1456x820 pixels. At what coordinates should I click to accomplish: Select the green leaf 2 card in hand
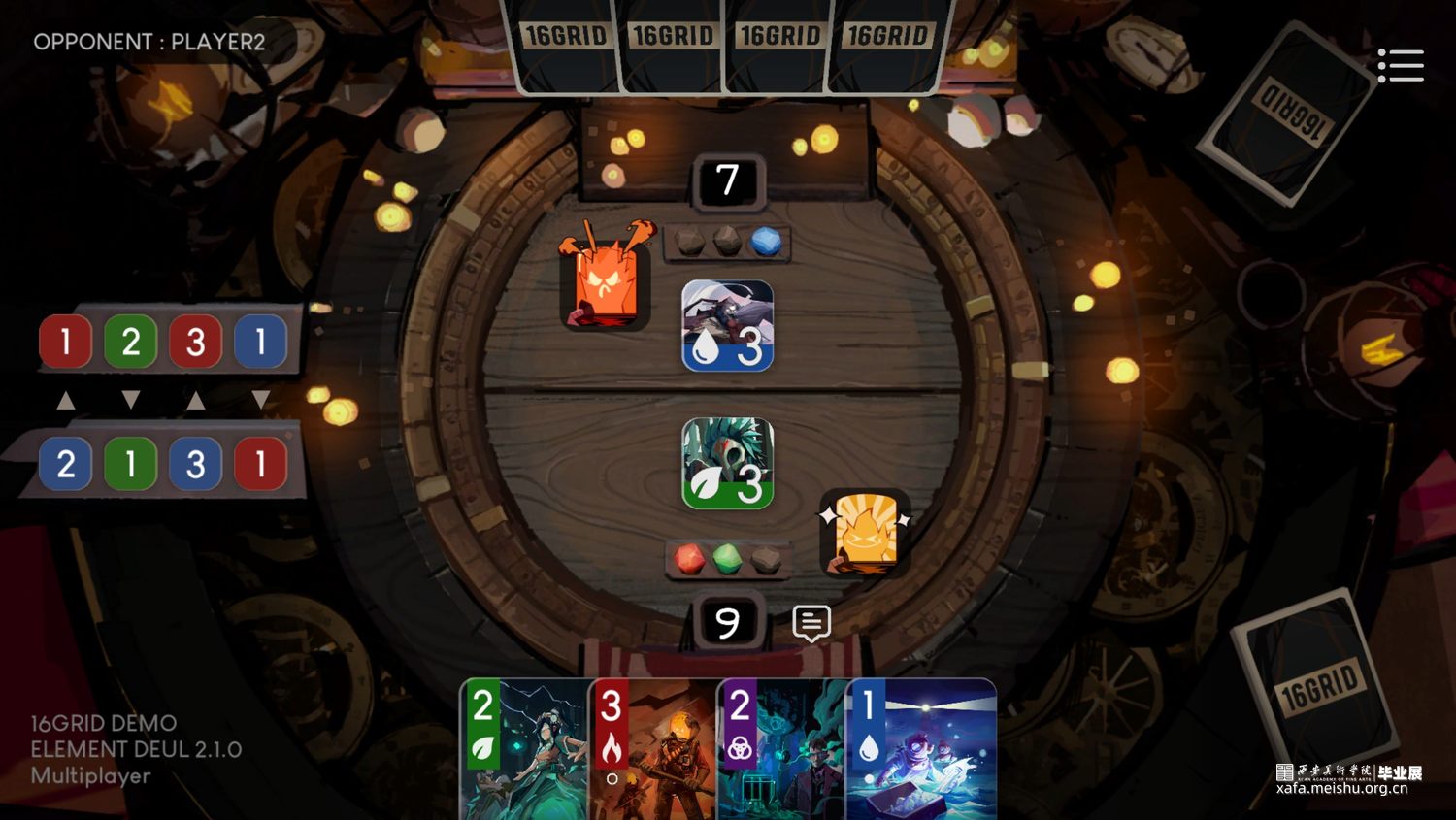pos(524,749)
